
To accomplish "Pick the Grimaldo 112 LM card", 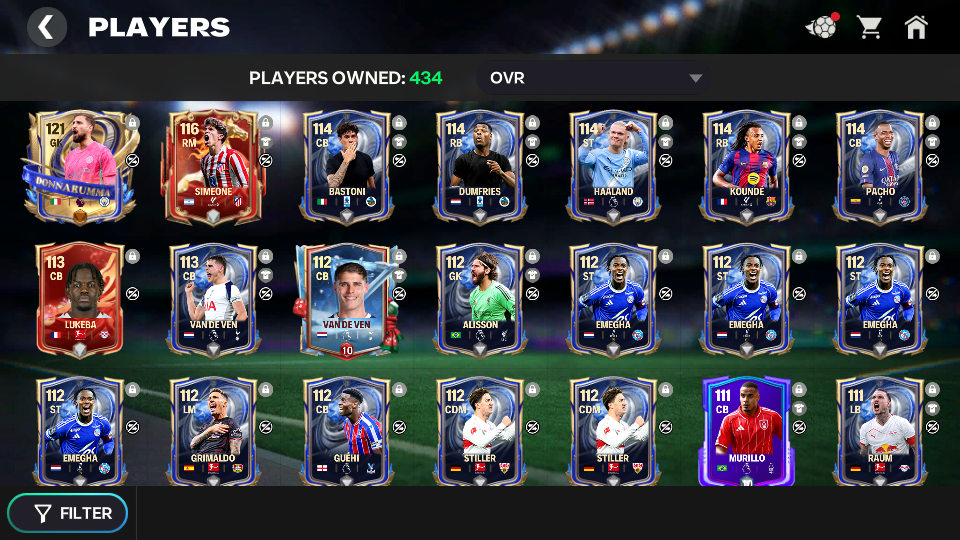I will (213, 431).
